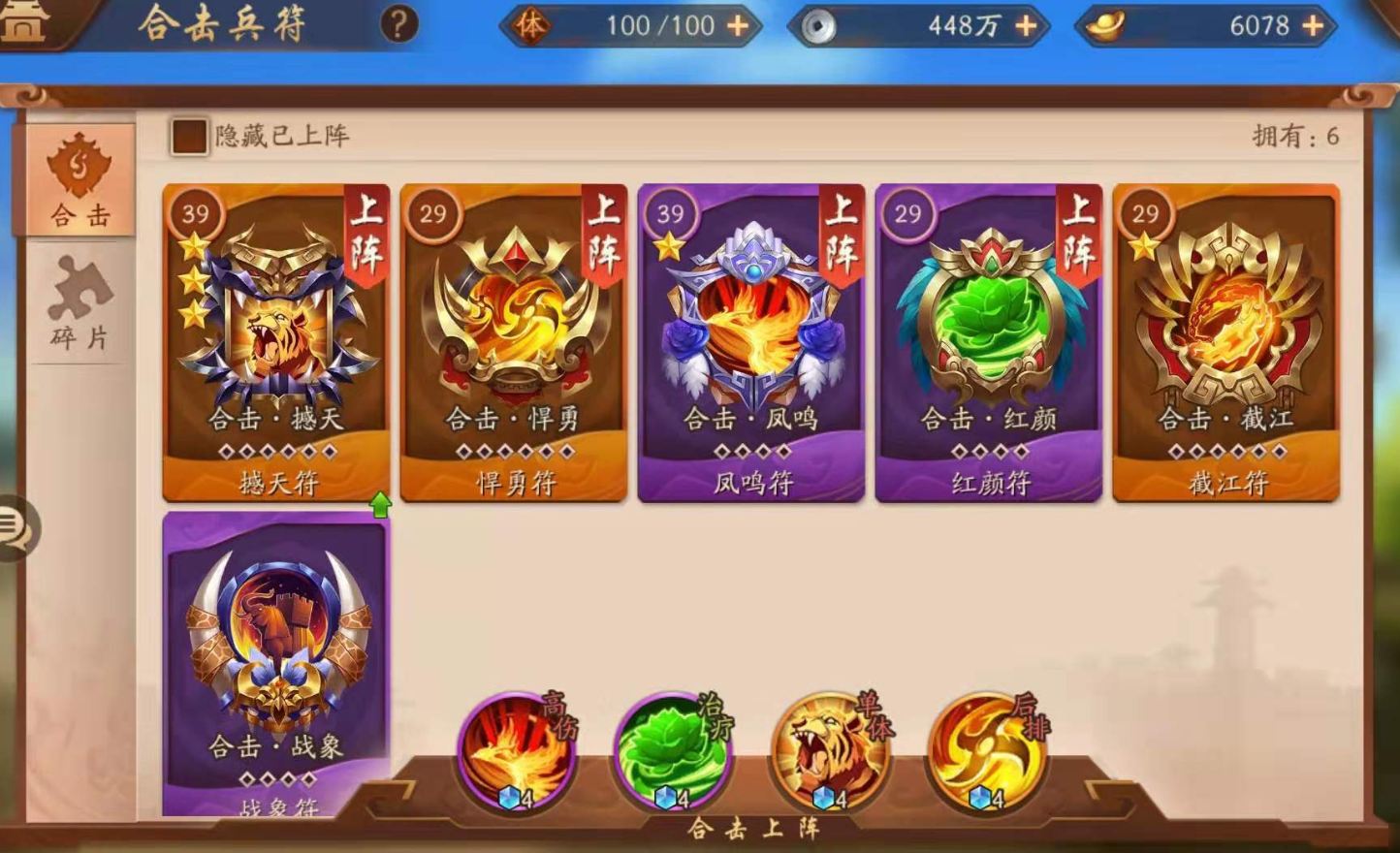Tap the green upgrade arrow on 撼天符
Viewport: 1400px width, 853px height.
(x=381, y=506)
